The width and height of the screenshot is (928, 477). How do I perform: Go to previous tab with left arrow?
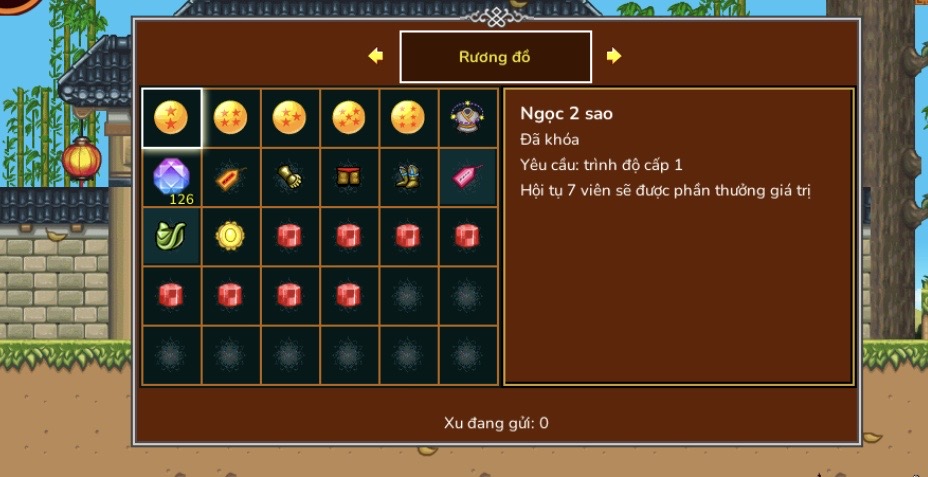[376, 56]
